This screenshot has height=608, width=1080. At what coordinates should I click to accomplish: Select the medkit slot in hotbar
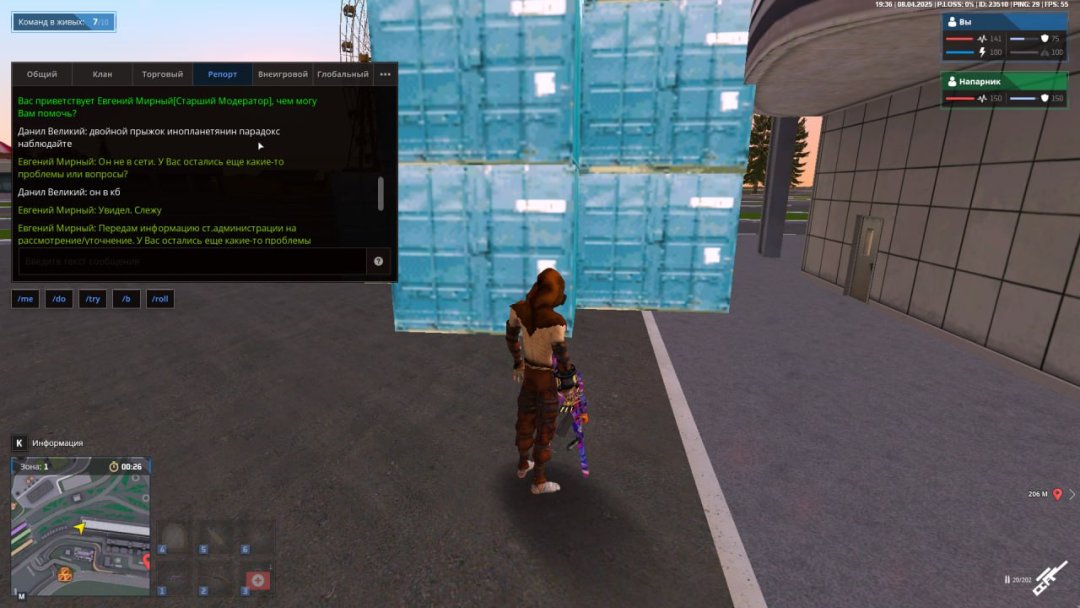(x=257, y=581)
